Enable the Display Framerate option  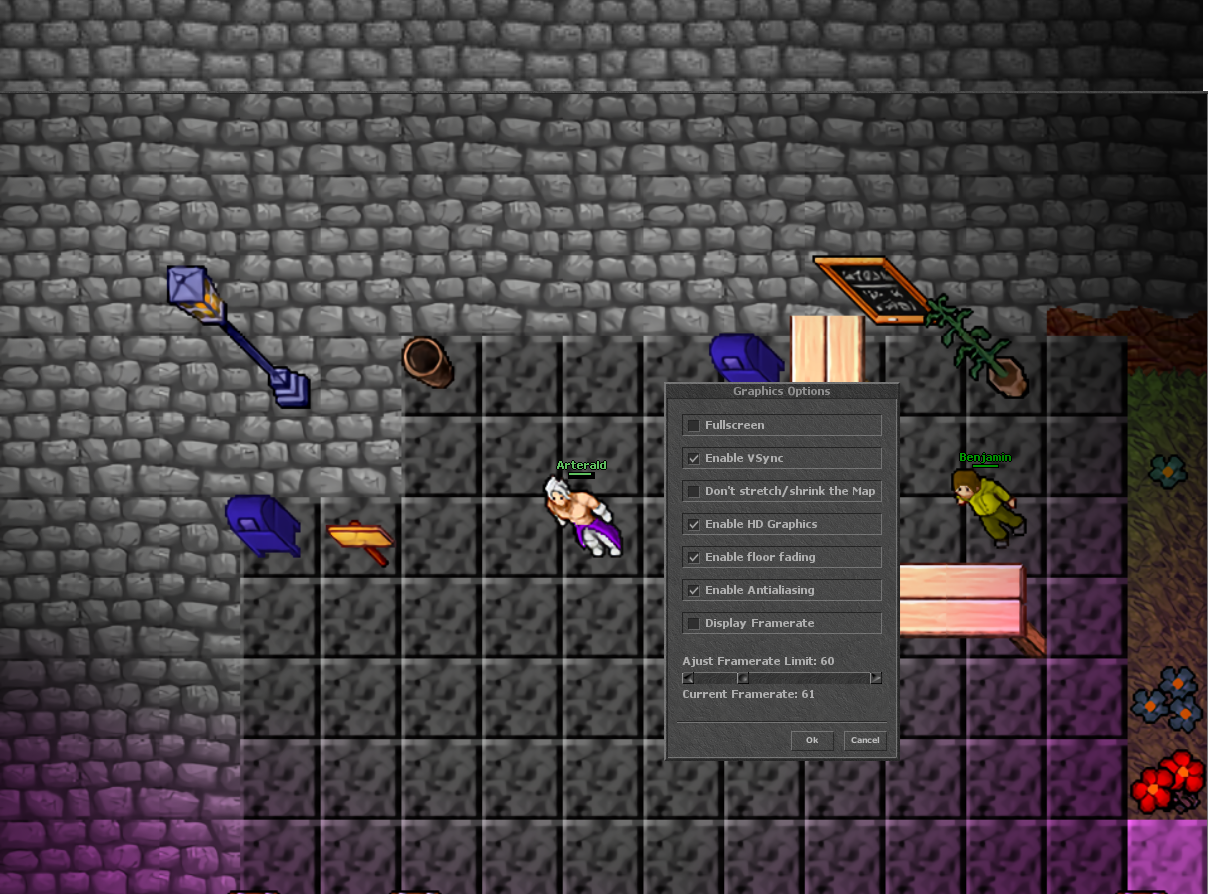(693, 624)
